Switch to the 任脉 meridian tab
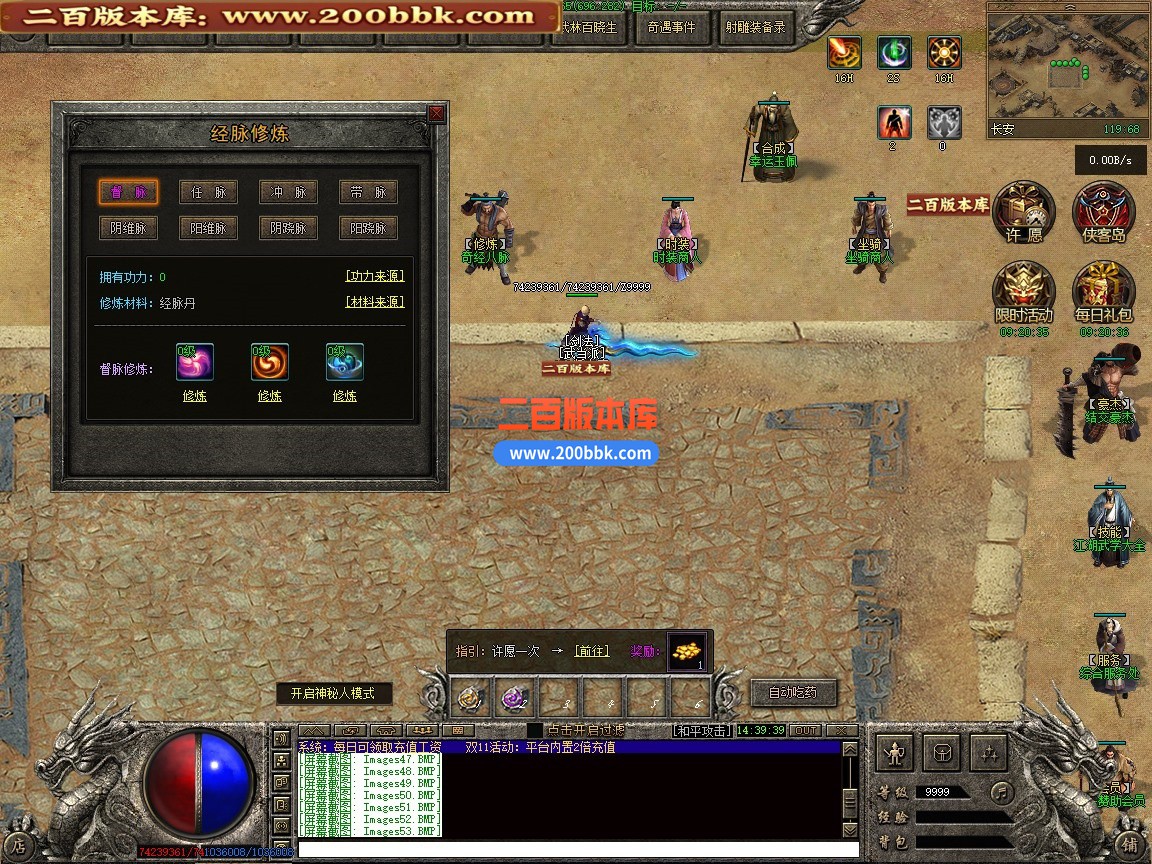 208,192
